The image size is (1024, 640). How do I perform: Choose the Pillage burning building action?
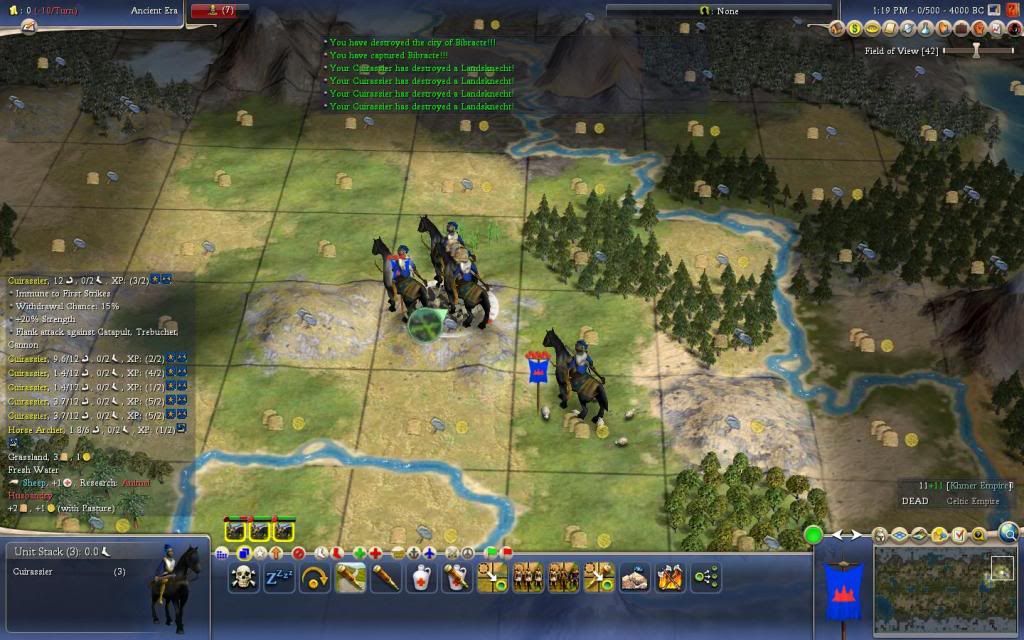click(x=669, y=577)
